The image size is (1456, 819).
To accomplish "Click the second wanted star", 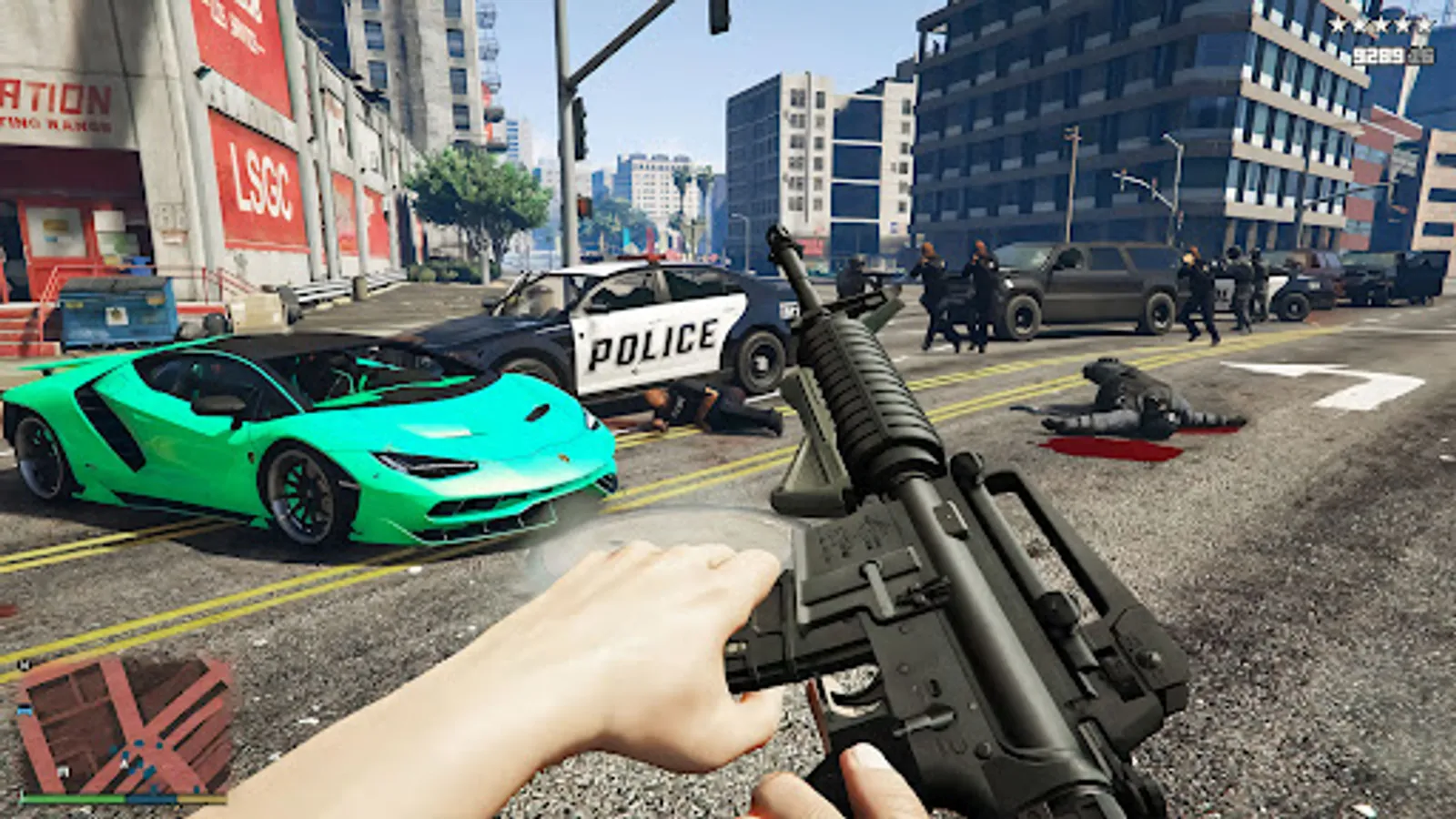I will 1360,25.
